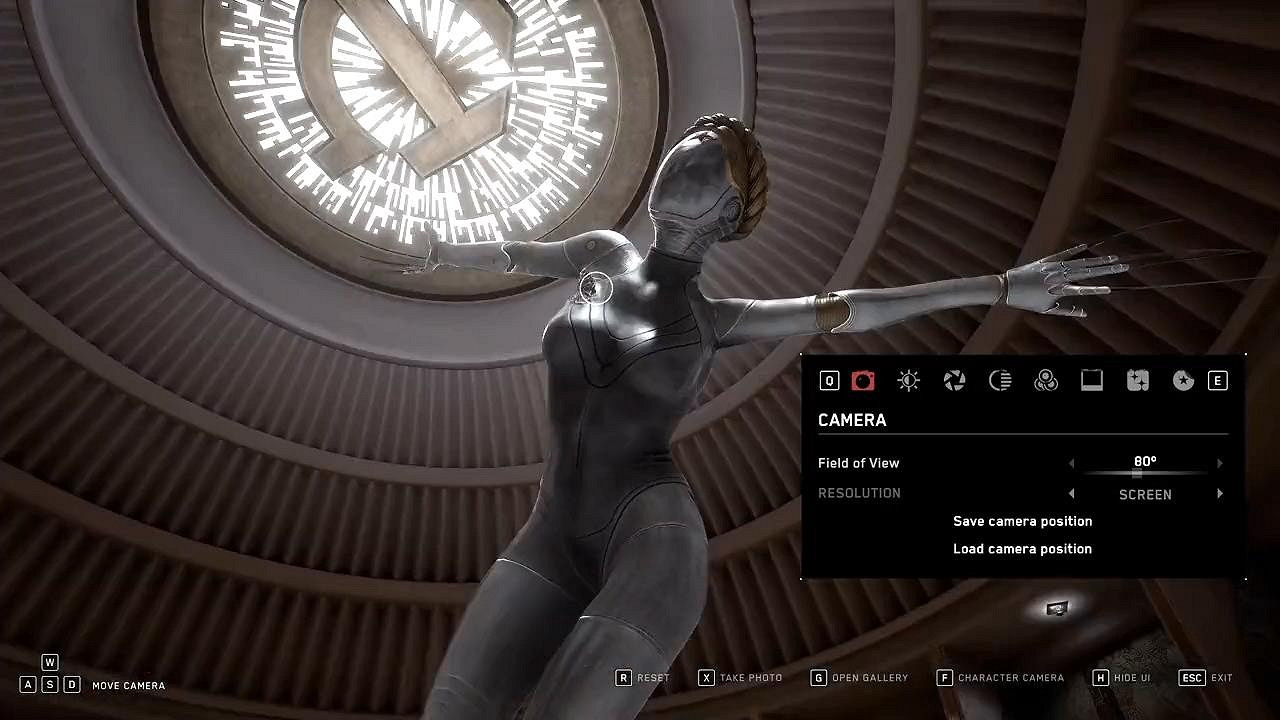Screen dimensions: 1280x720
Task: Switch to the sun brightness tab
Action: [908, 380]
